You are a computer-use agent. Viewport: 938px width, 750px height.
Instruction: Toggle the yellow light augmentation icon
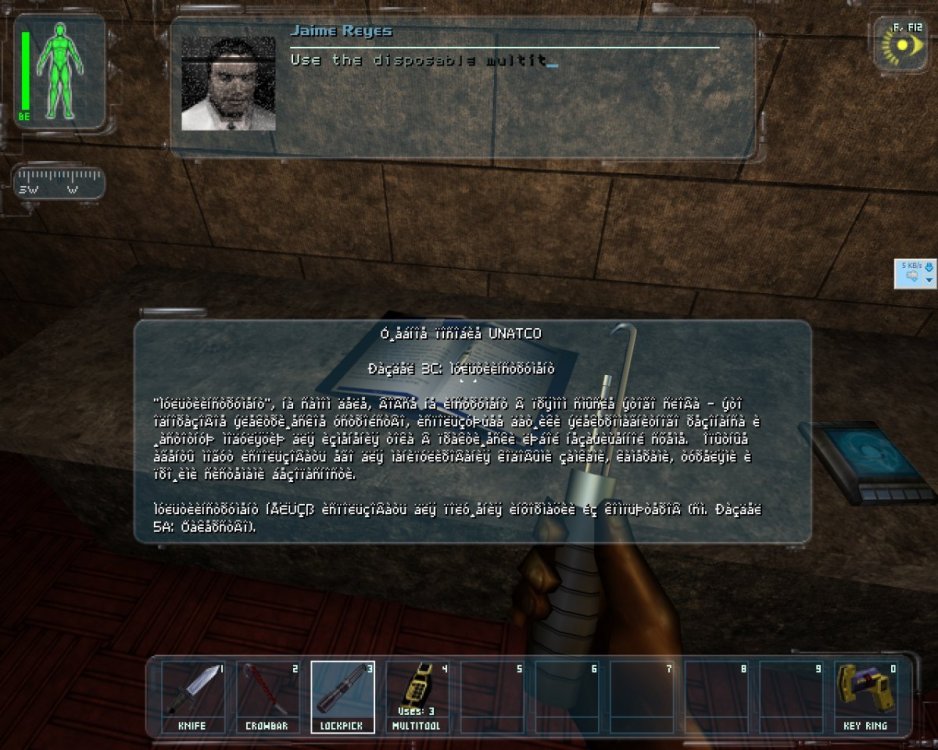[902, 46]
